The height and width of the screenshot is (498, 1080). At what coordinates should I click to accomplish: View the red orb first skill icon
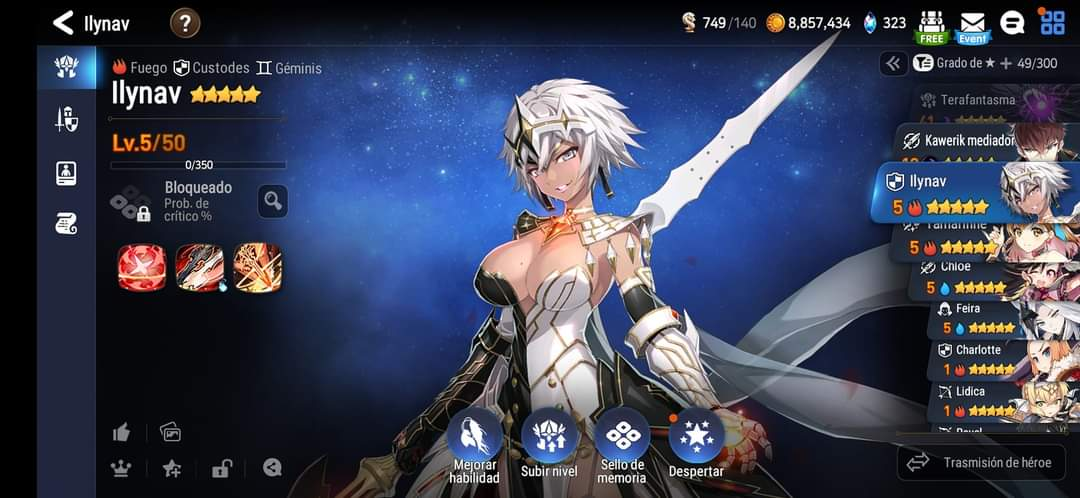point(142,267)
